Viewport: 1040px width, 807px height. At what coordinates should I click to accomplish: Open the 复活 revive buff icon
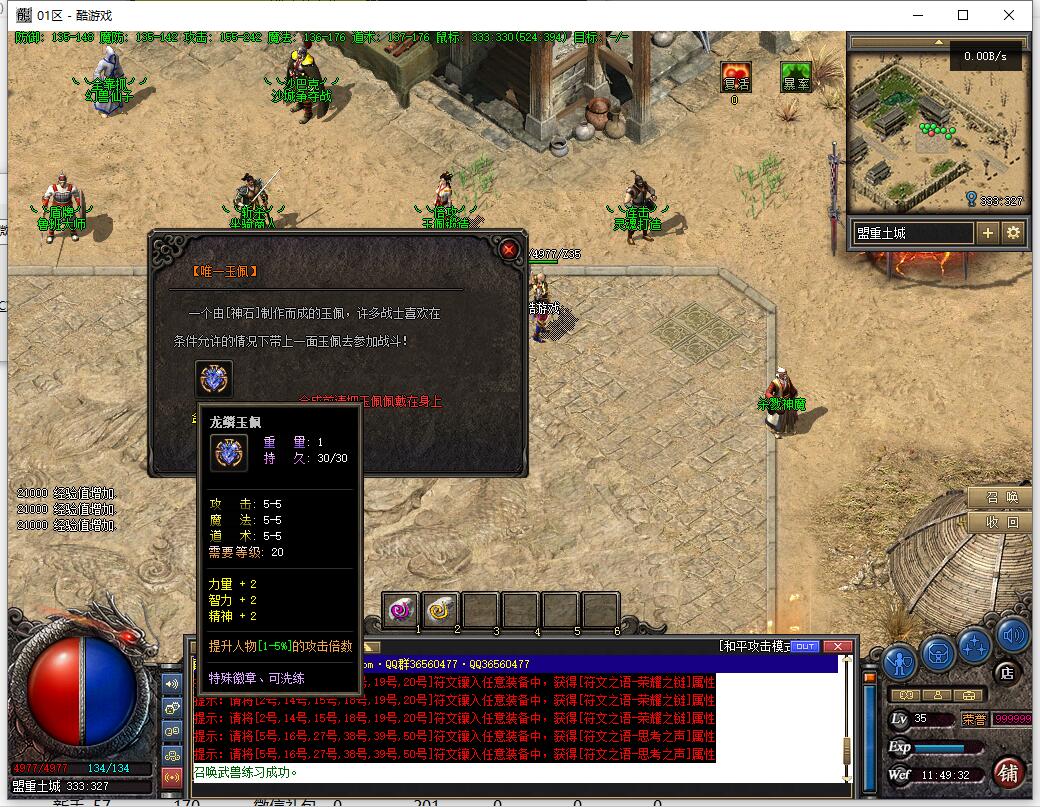point(736,77)
